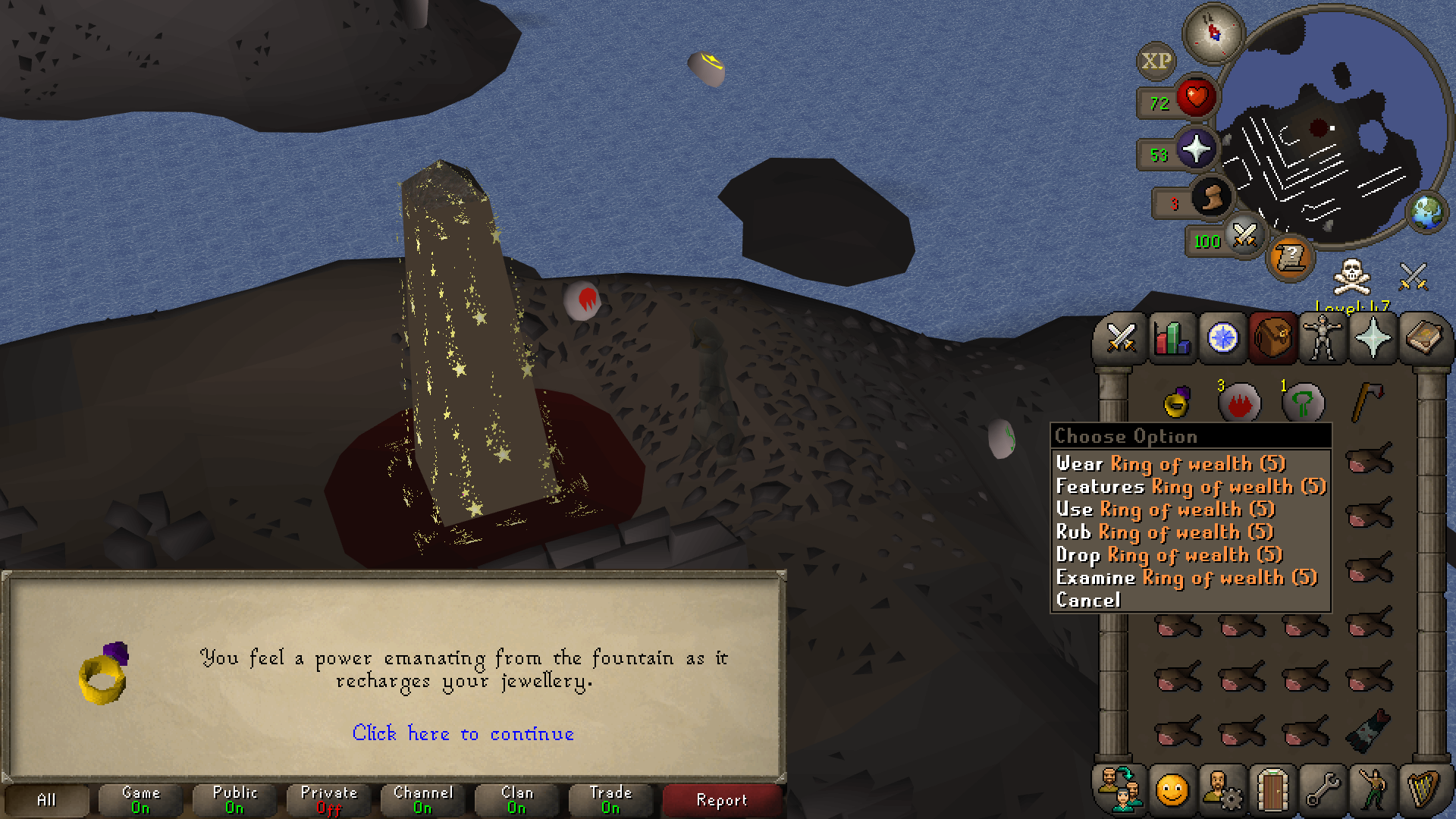Toggle run with the boot orb
Screen dimensions: 1456x819
click(1210, 199)
